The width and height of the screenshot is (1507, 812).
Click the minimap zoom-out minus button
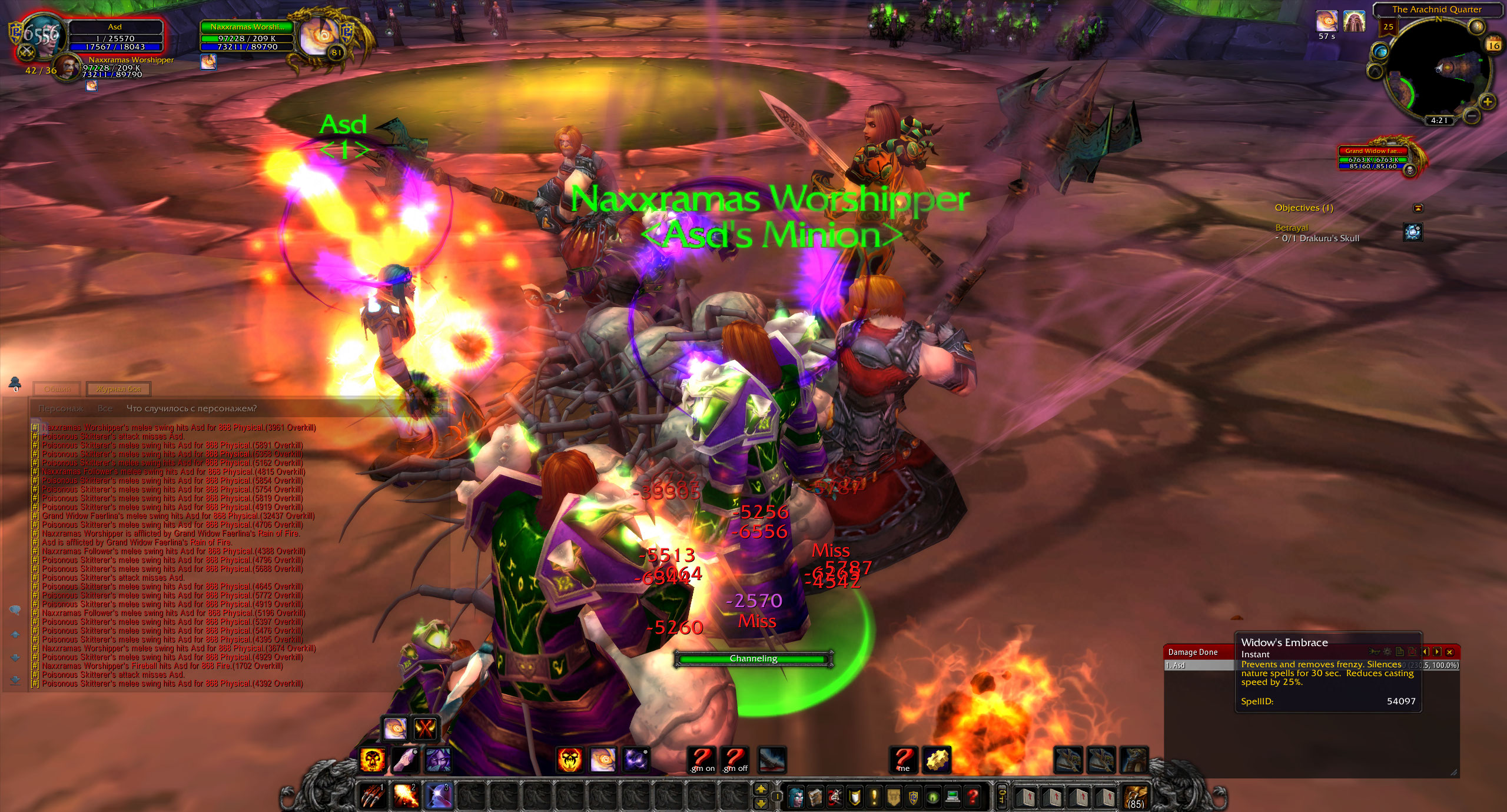point(1471,116)
